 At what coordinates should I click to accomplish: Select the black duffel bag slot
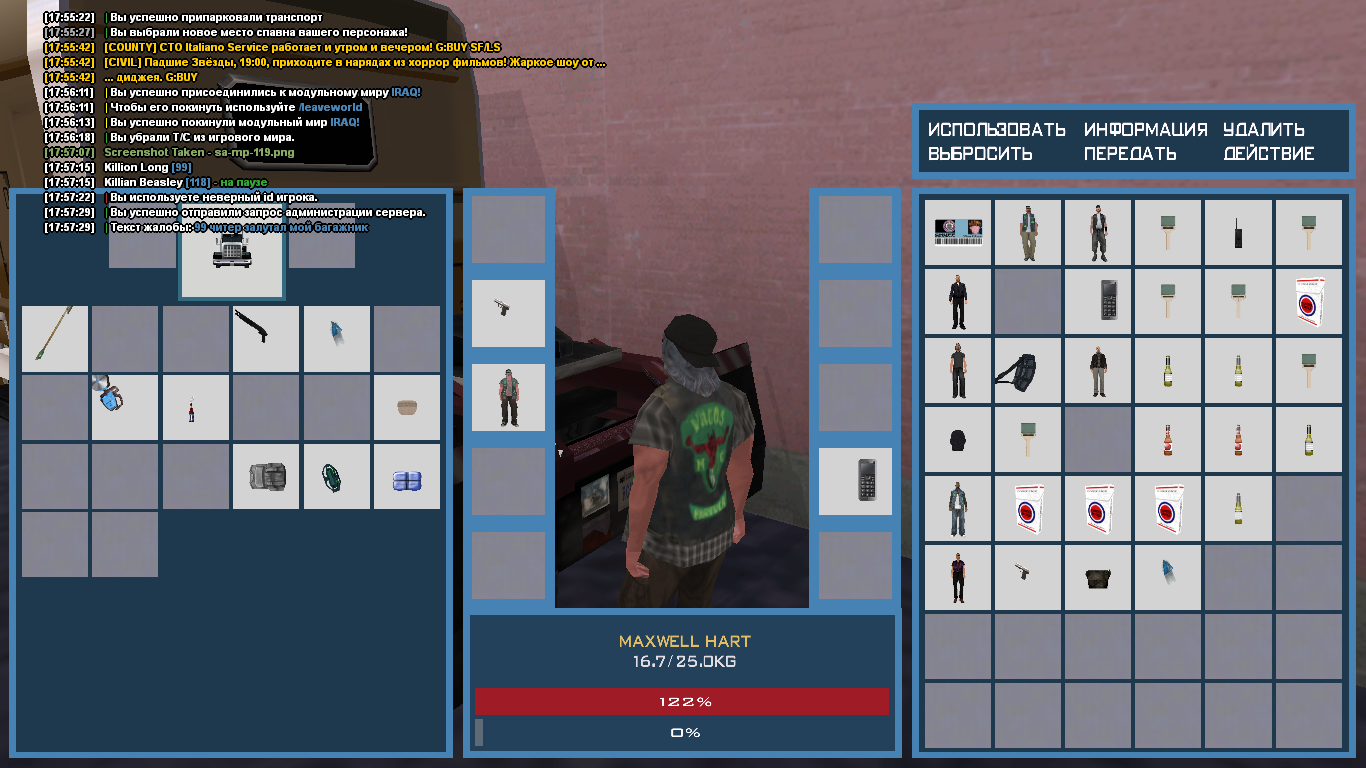pos(1028,370)
